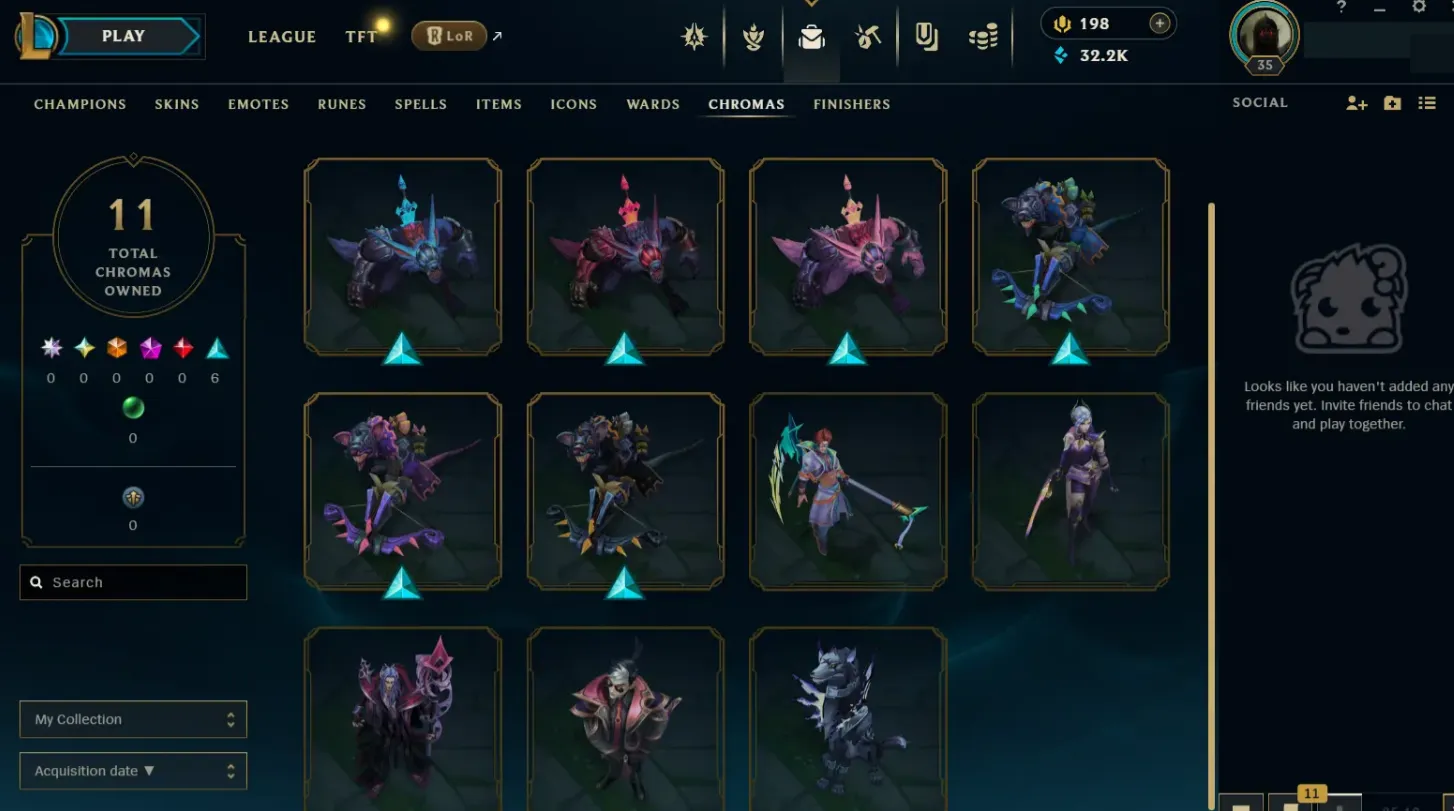The width and height of the screenshot is (1454, 811).
Task: Open the Honor screen via flame crest icon
Action: pos(753,36)
